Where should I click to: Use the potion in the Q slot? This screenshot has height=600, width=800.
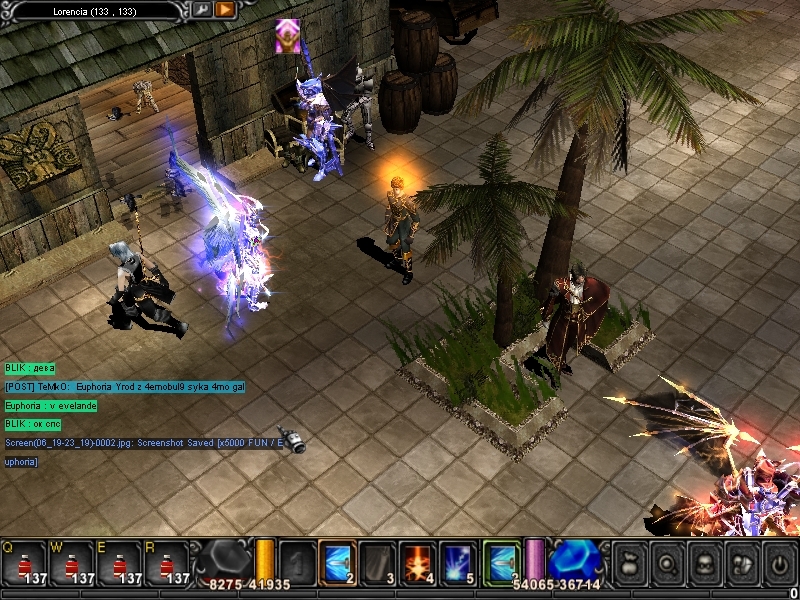pos(25,563)
